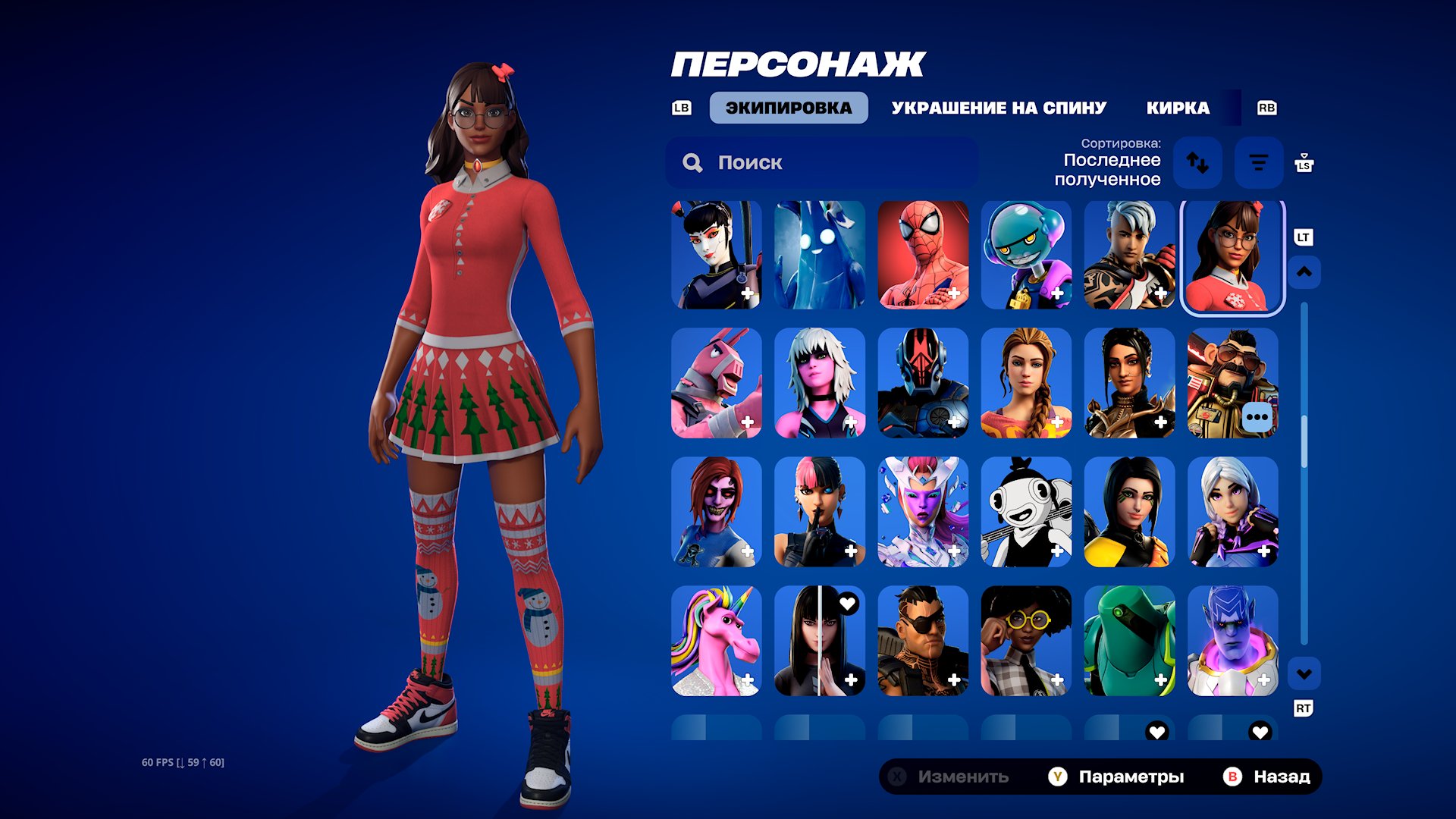Toggle favorite heart on the black-haired samurai skin
Image resolution: width=1456 pixels, height=819 pixels.
click(x=848, y=603)
